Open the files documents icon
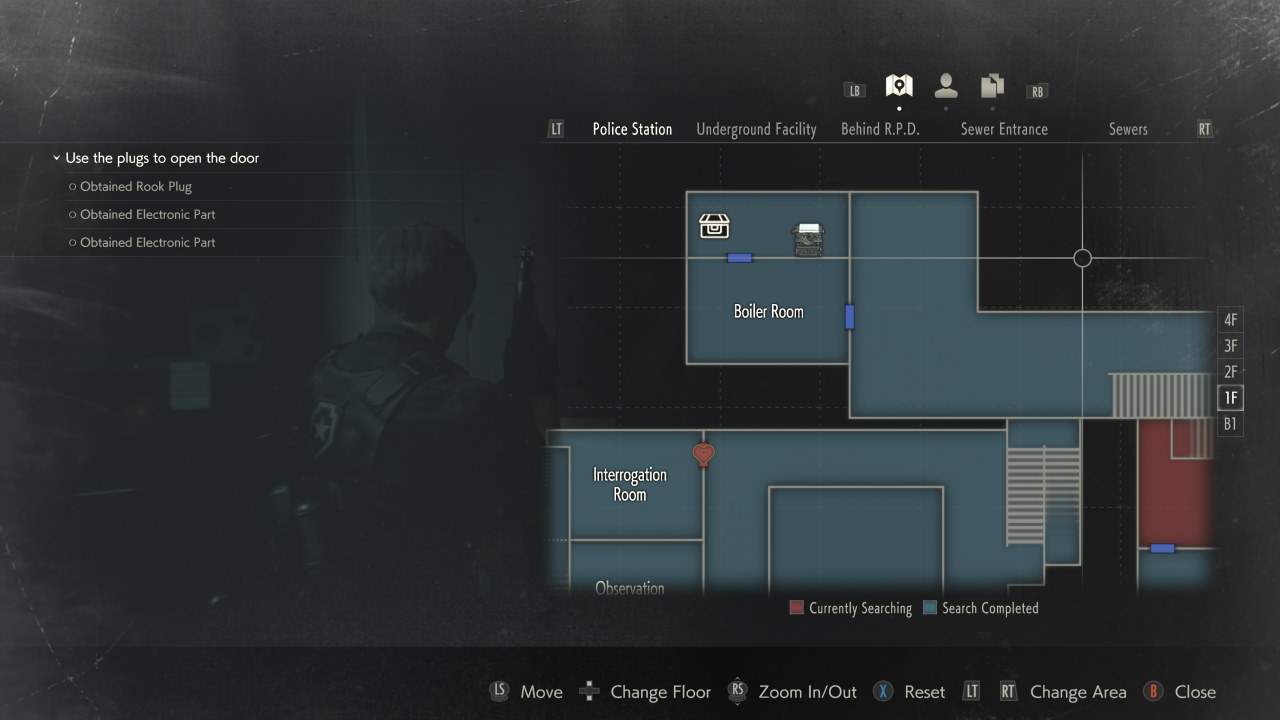The width and height of the screenshot is (1280, 720). click(991, 85)
